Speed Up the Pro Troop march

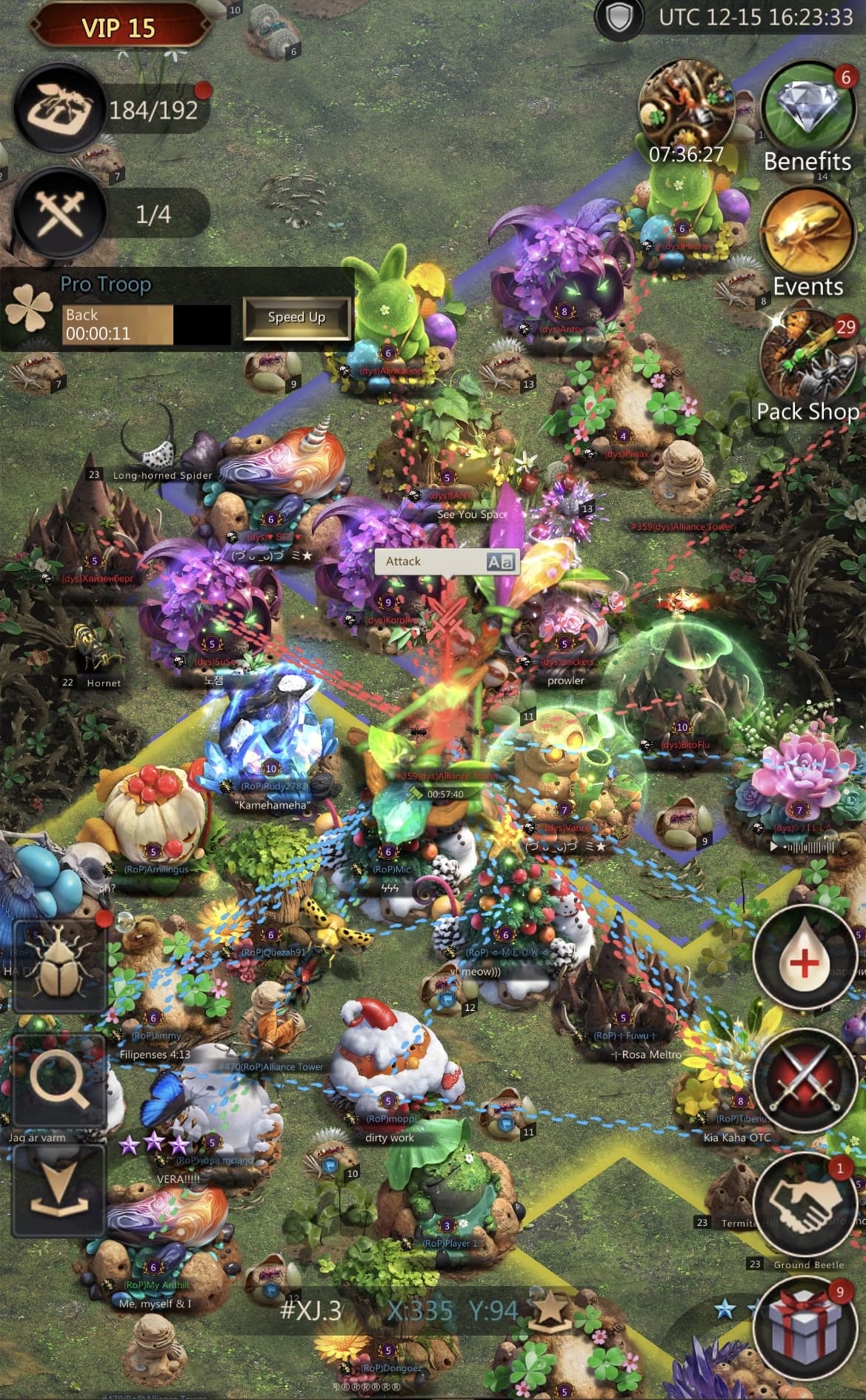[296, 317]
